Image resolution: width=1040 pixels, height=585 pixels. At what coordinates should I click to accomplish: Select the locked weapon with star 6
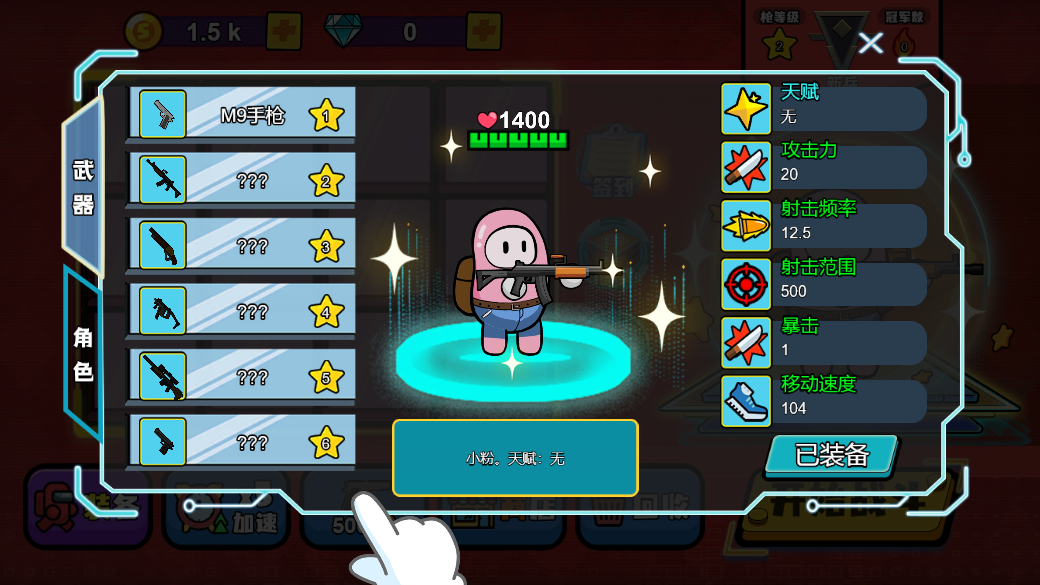241,441
